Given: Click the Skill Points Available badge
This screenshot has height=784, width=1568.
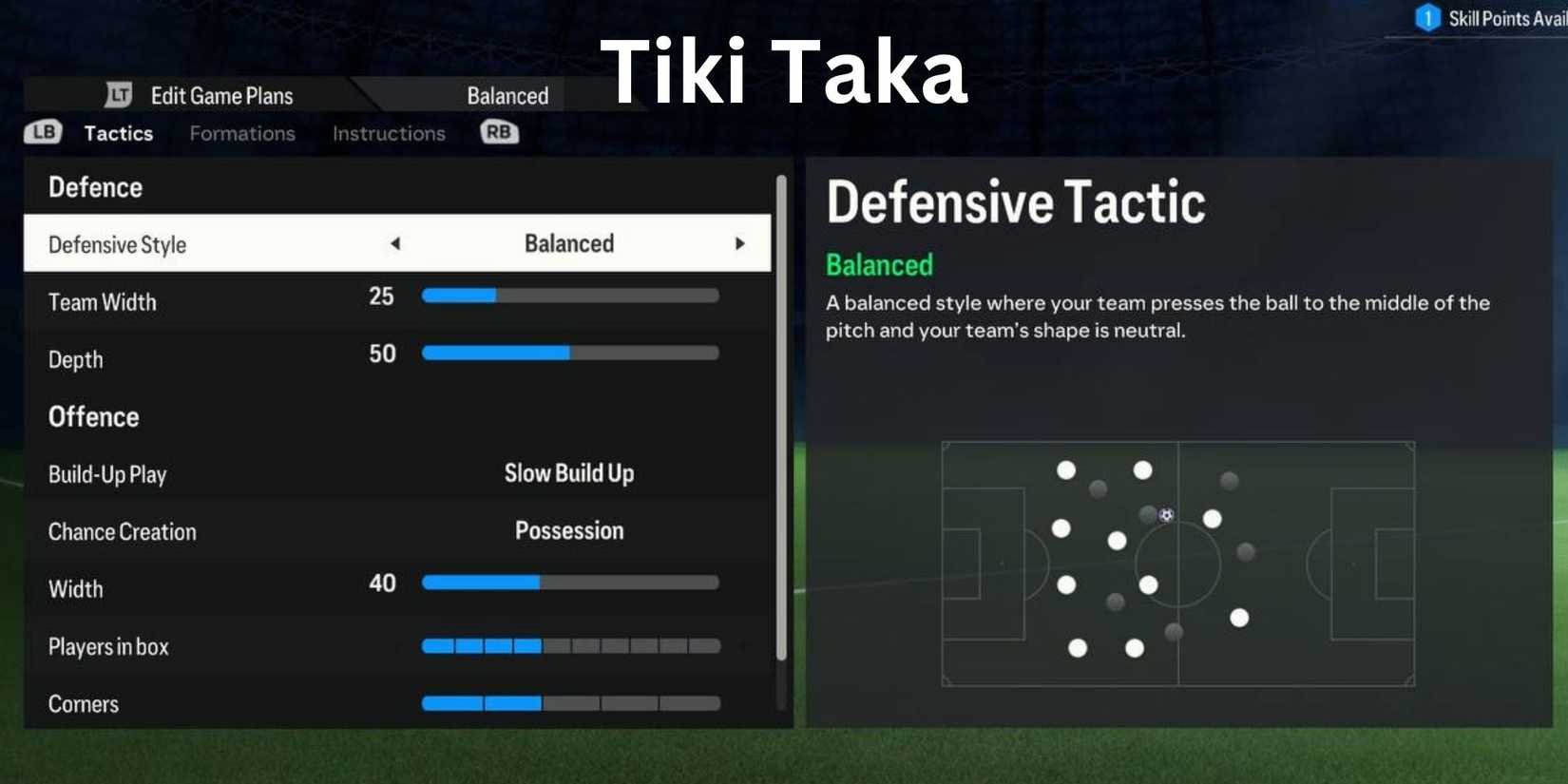Looking at the screenshot, I should click(1429, 17).
